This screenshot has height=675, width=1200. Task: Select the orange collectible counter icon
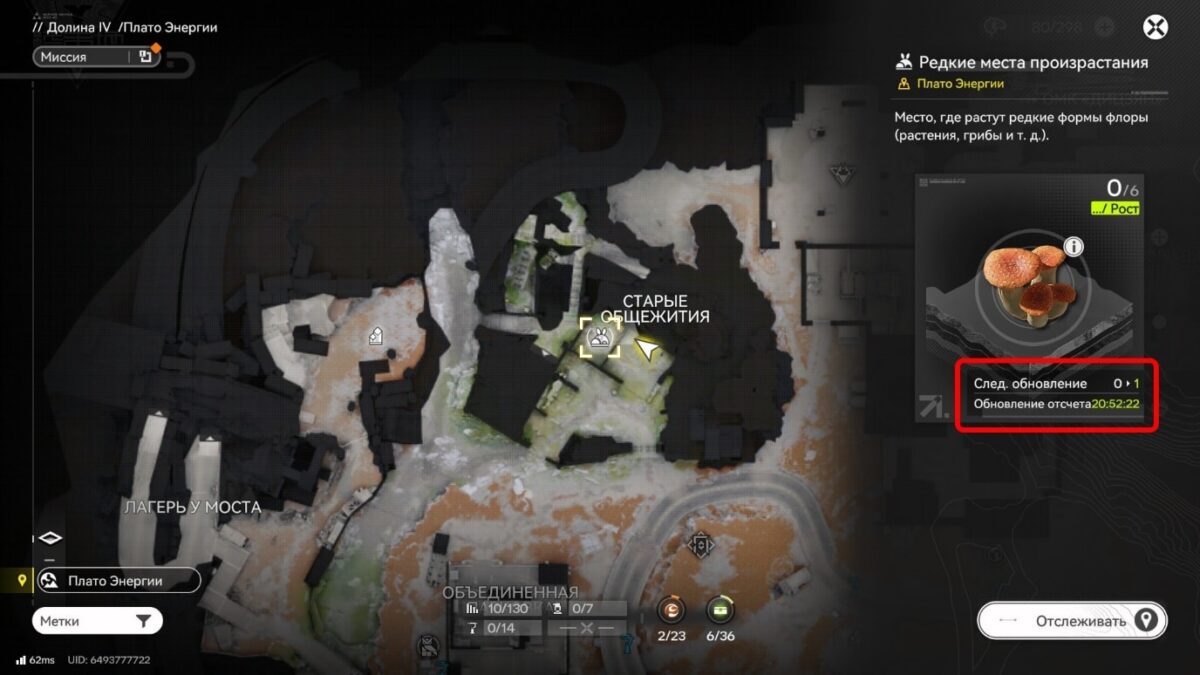click(x=670, y=609)
